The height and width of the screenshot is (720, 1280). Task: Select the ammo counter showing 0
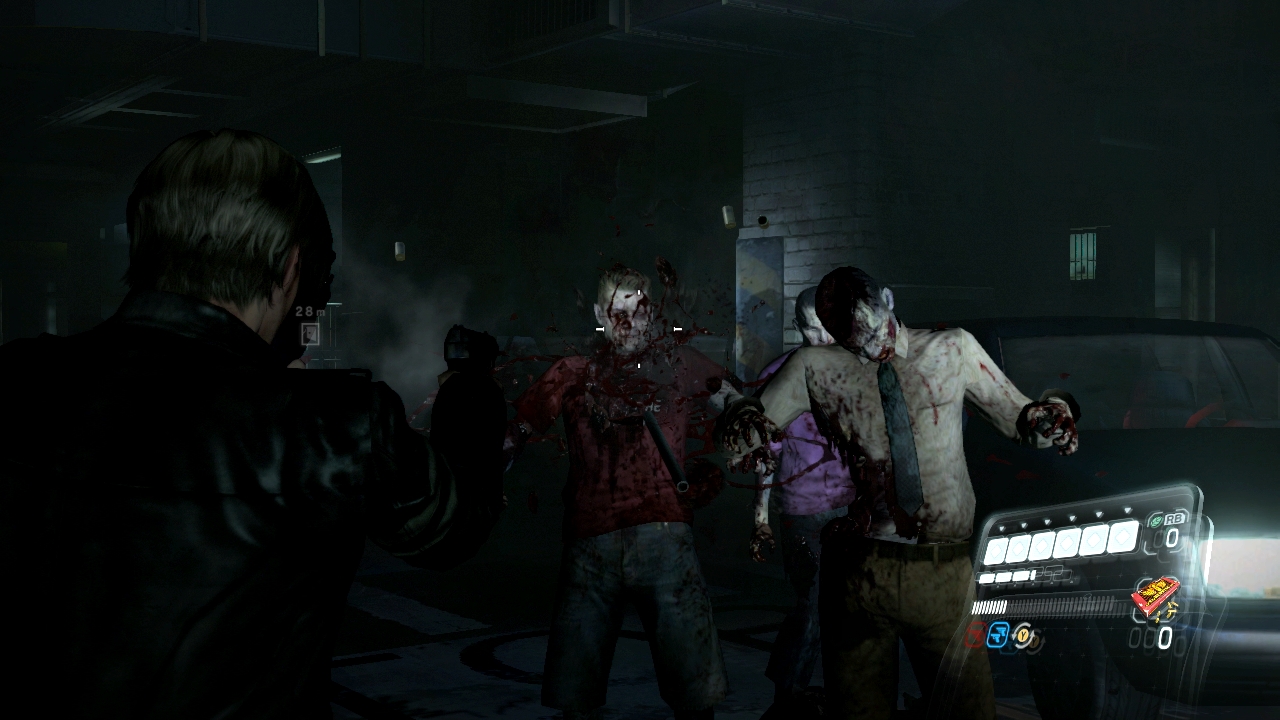pos(1164,637)
